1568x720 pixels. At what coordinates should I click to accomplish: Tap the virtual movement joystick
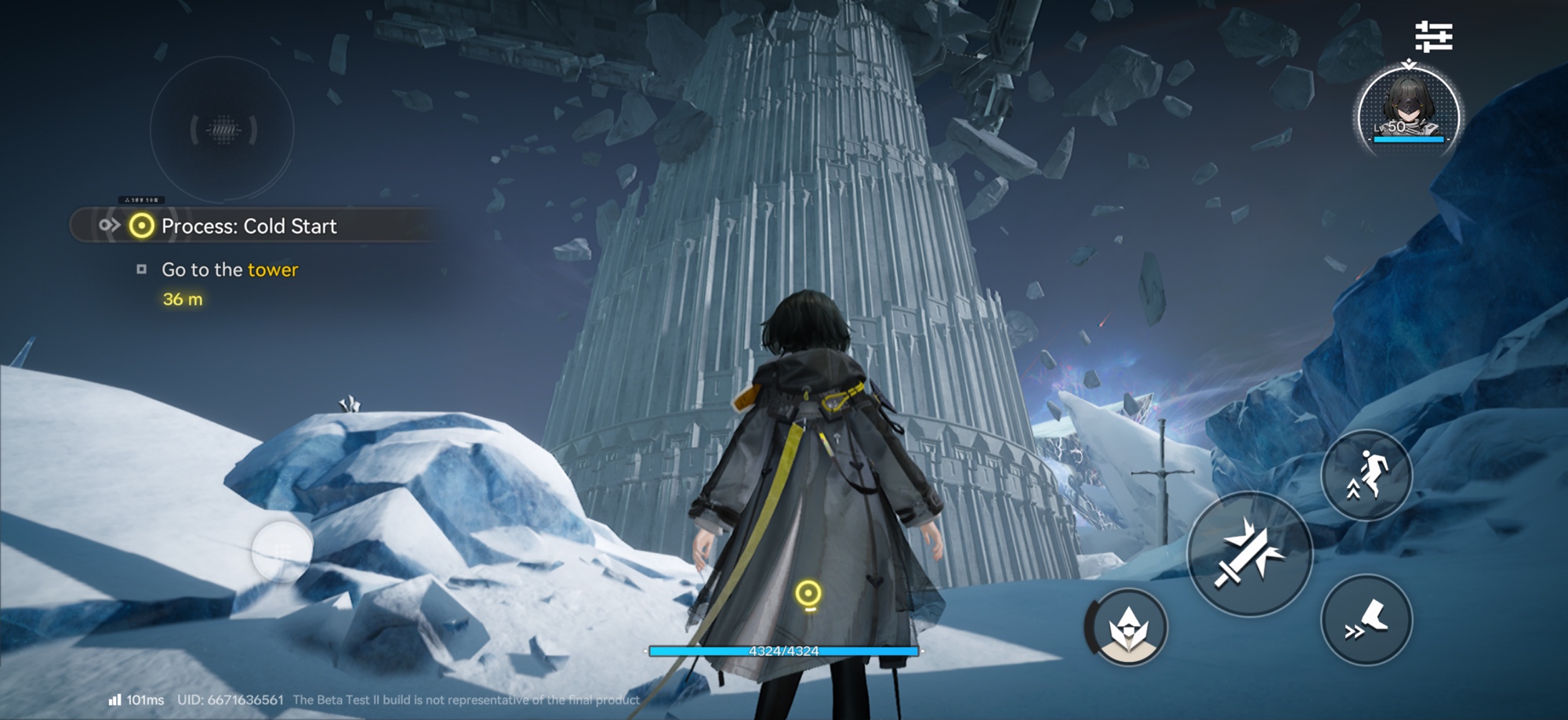[x=282, y=551]
